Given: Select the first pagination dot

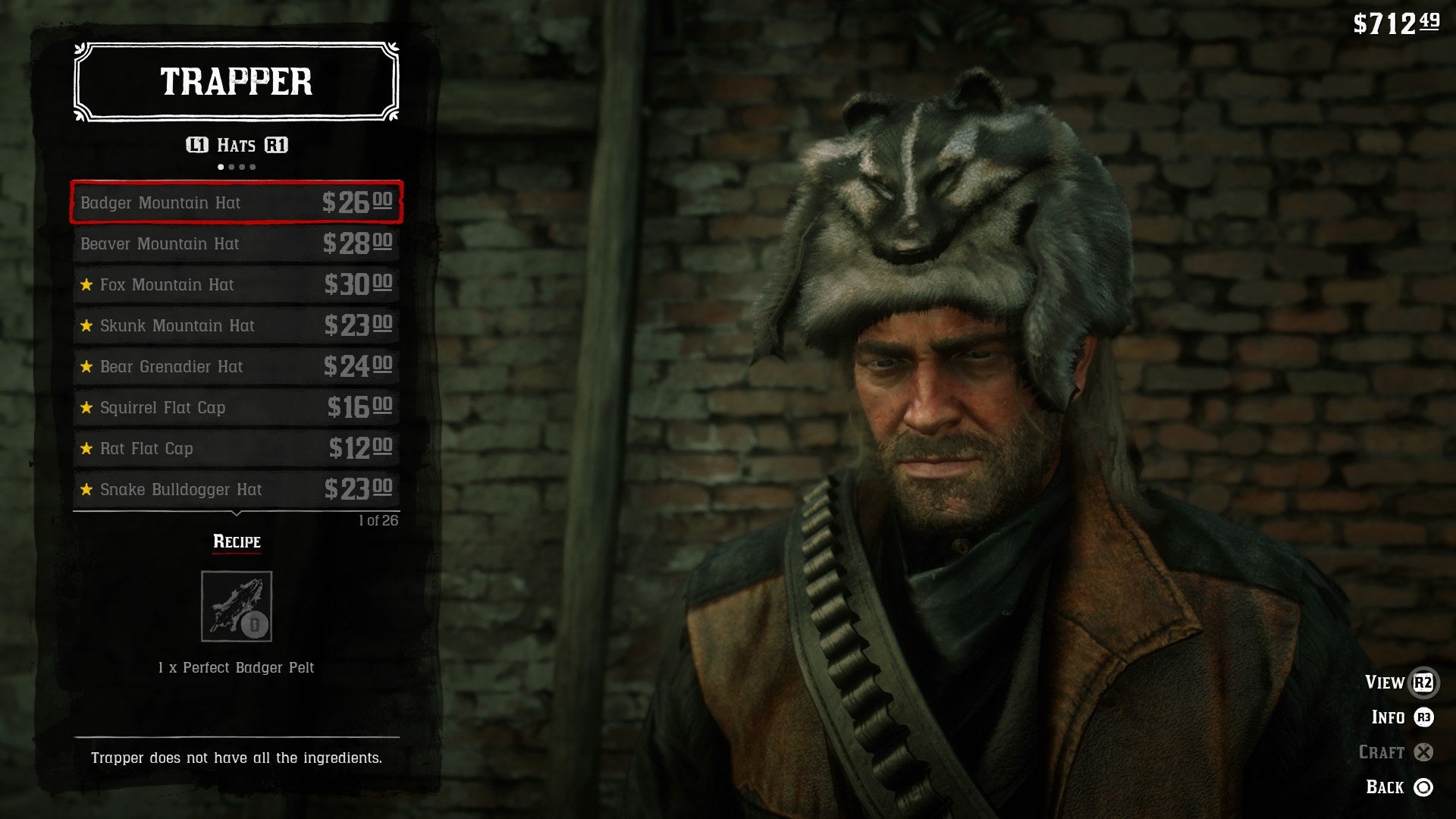Looking at the screenshot, I should click(221, 168).
